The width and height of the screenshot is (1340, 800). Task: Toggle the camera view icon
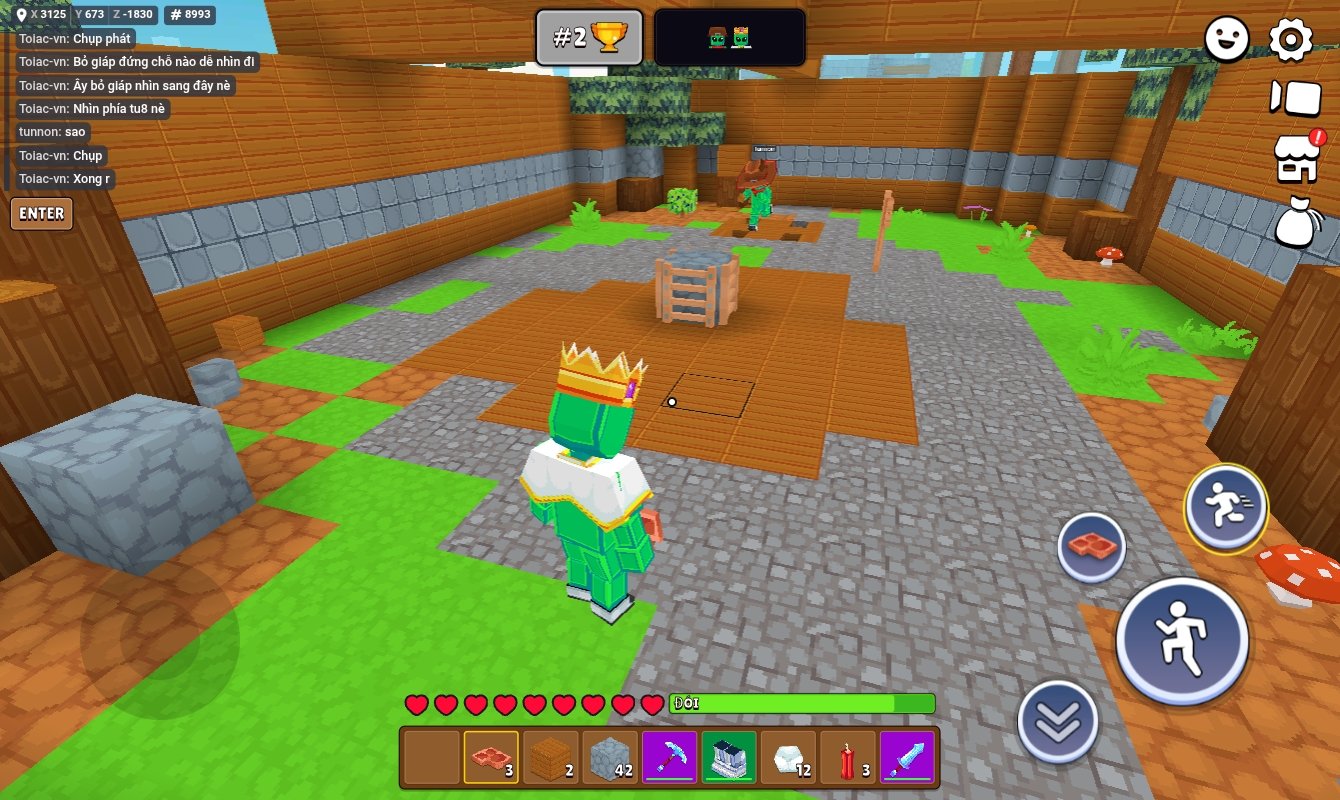[x=1295, y=98]
